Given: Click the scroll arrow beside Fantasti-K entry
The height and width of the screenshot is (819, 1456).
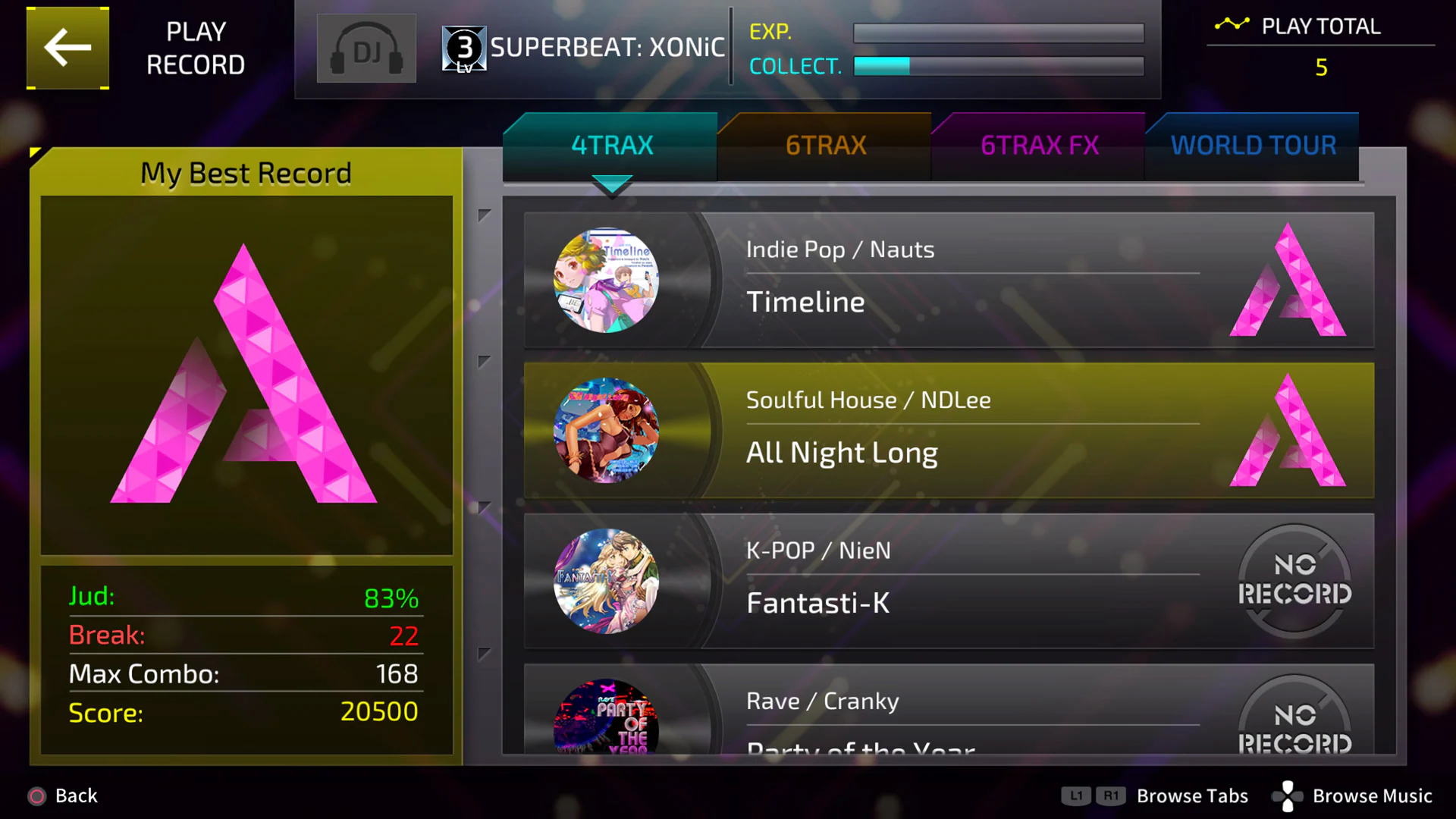Looking at the screenshot, I should (485, 507).
